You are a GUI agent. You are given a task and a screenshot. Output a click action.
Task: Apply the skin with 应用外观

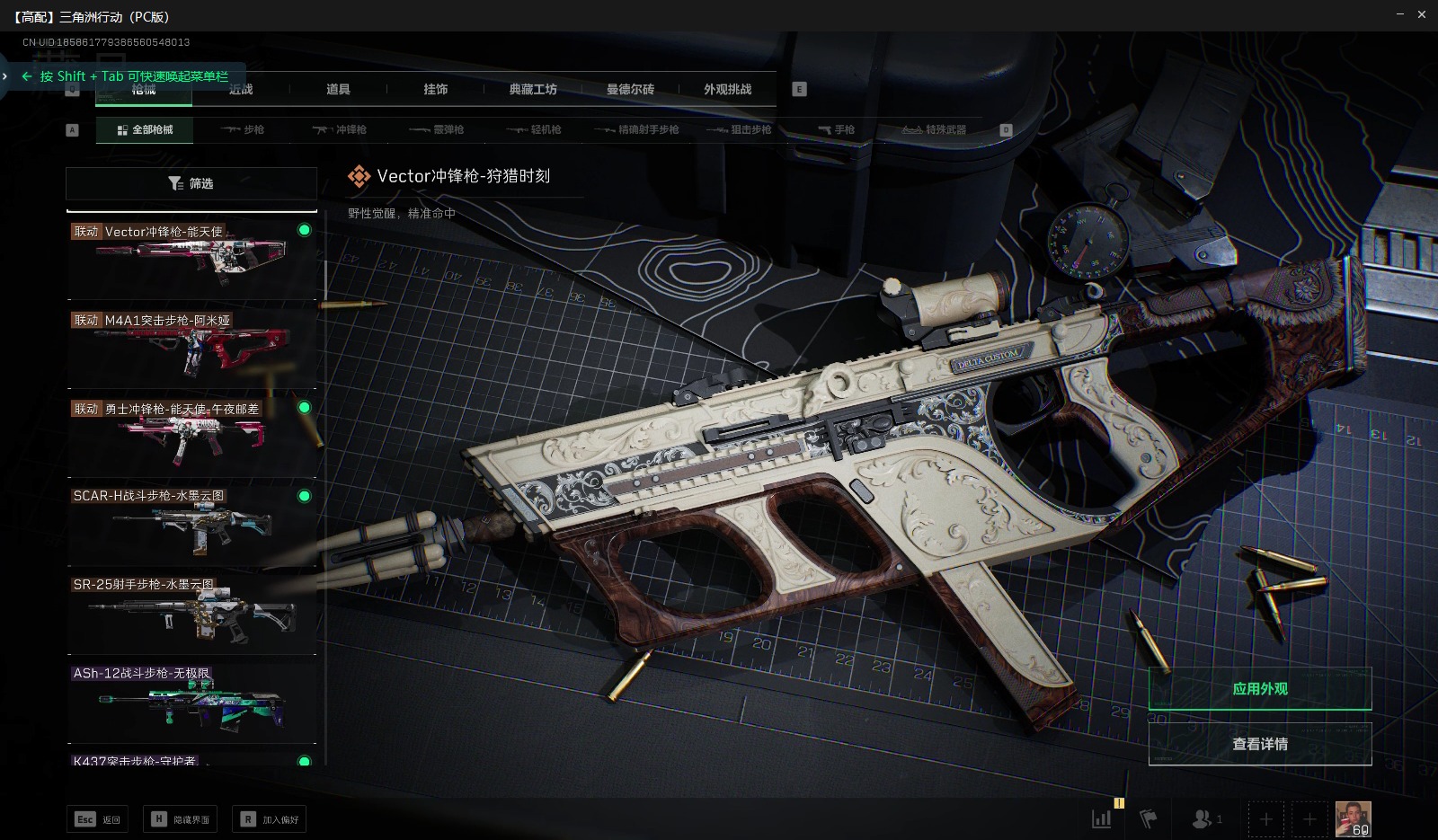pyautogui.click(x=1259, y=689)
